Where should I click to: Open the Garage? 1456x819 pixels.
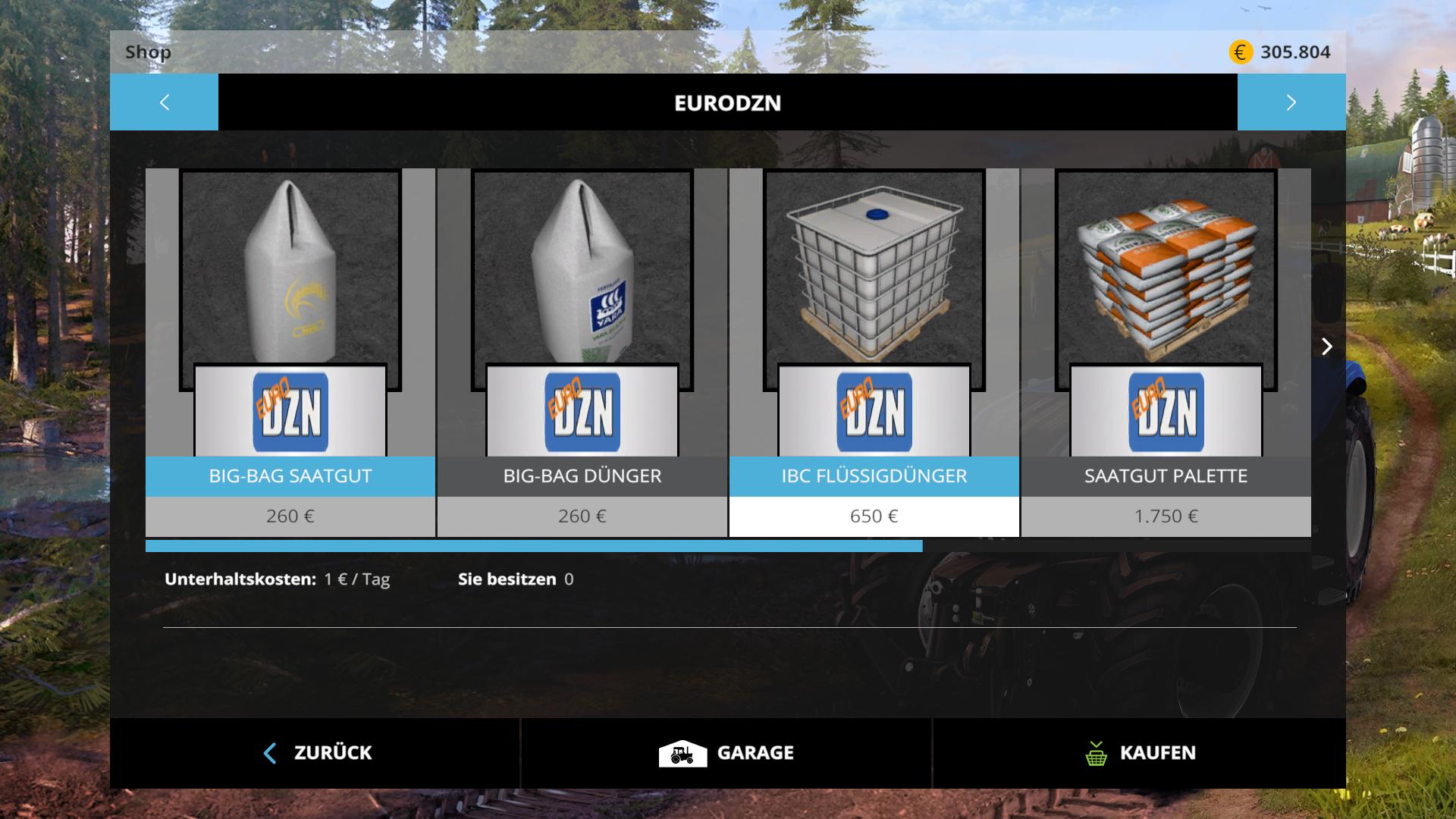(x=726, y=753)
